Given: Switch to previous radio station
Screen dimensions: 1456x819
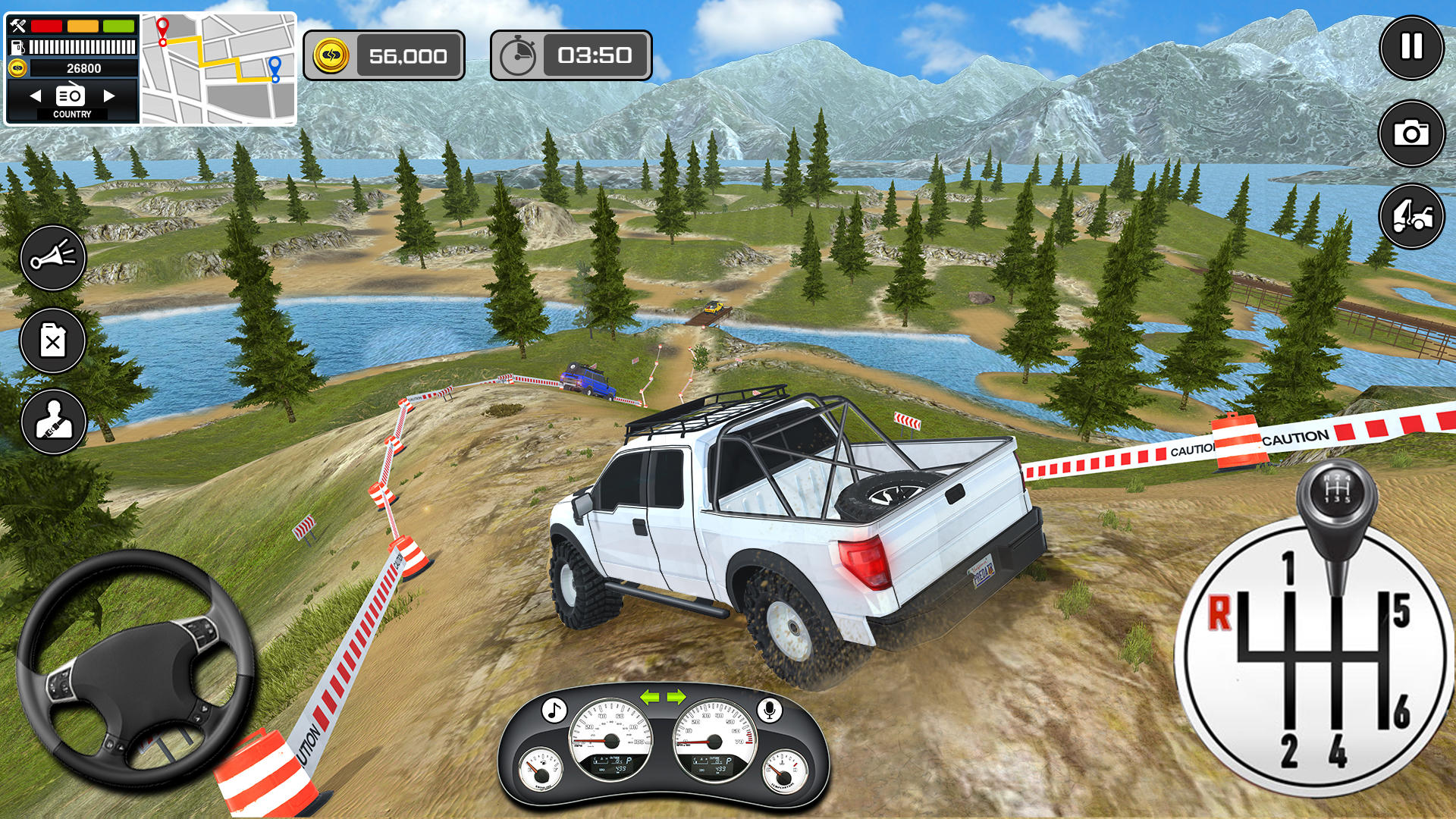Looking at the screenshot, I should click(35, 96).
